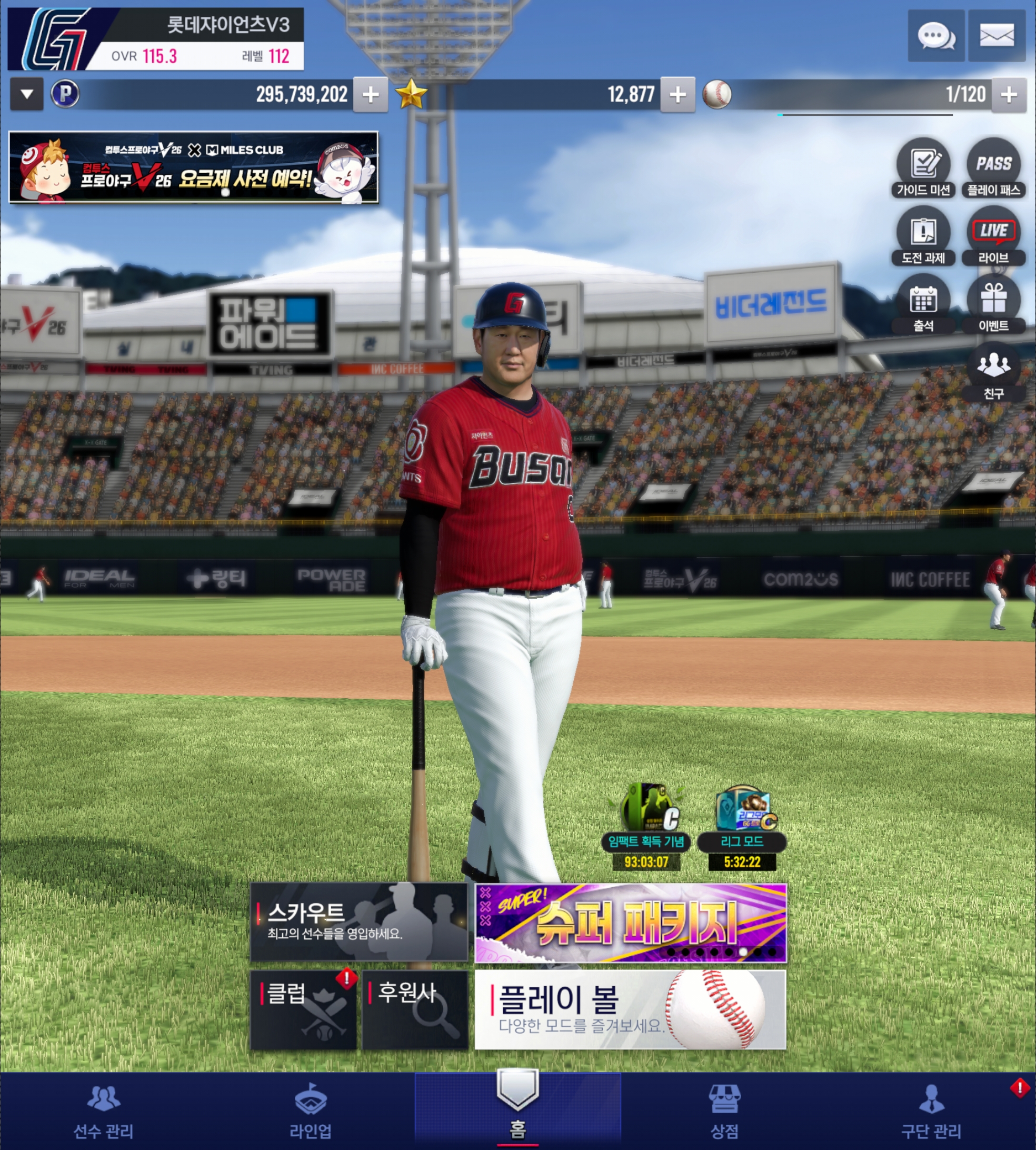Open 도전 과제 challenges
This screenshot has height=1150, width=1036.
(923, 236)
